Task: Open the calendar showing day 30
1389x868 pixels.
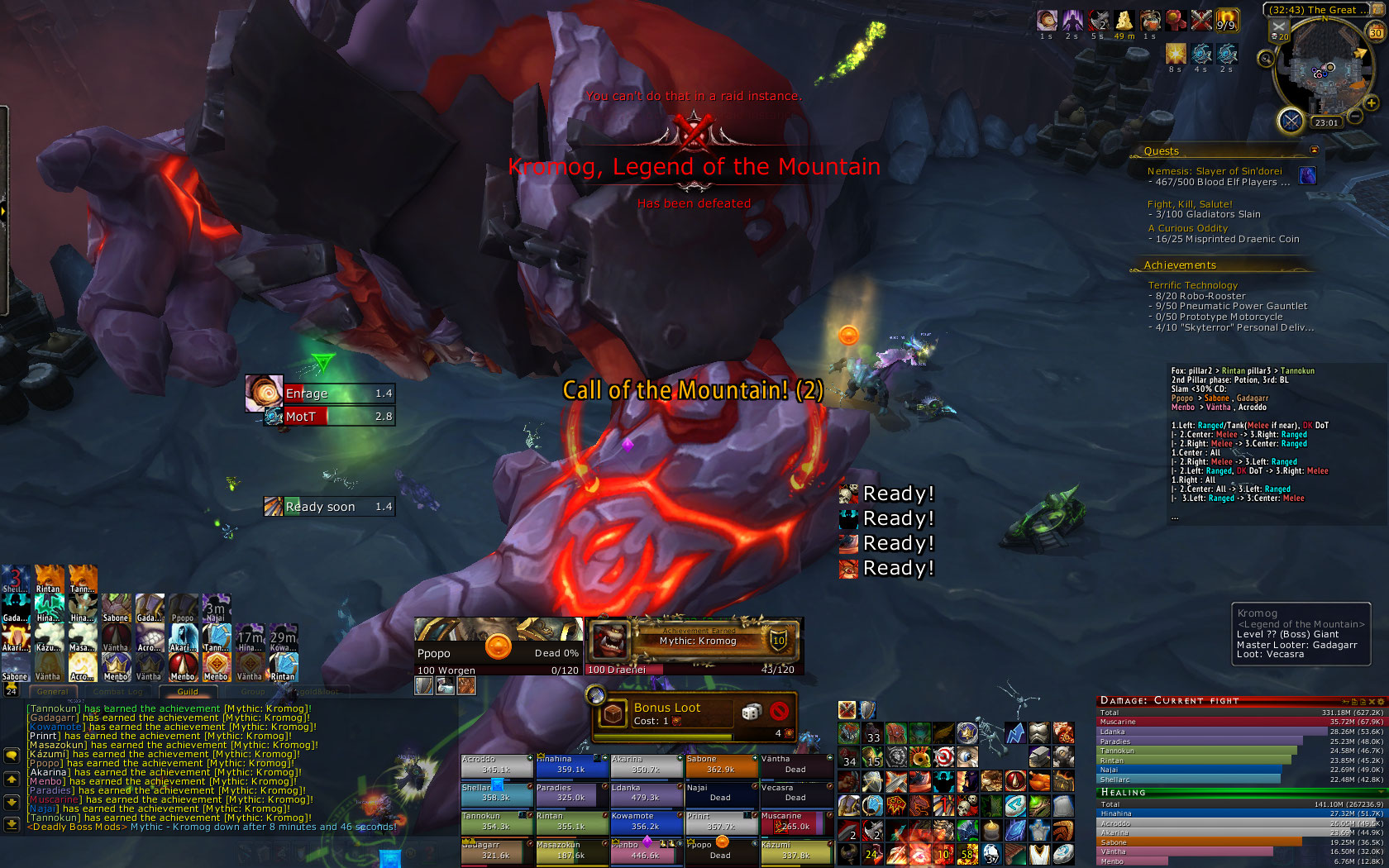Action: [x=1376, y=33]
